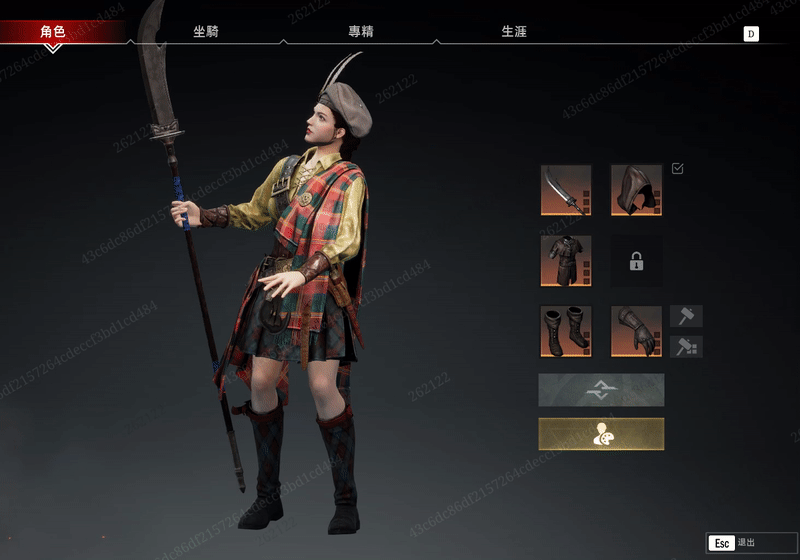Choose the leather hood helmet slot
The image size is (800, 560).
click(637, 190)
